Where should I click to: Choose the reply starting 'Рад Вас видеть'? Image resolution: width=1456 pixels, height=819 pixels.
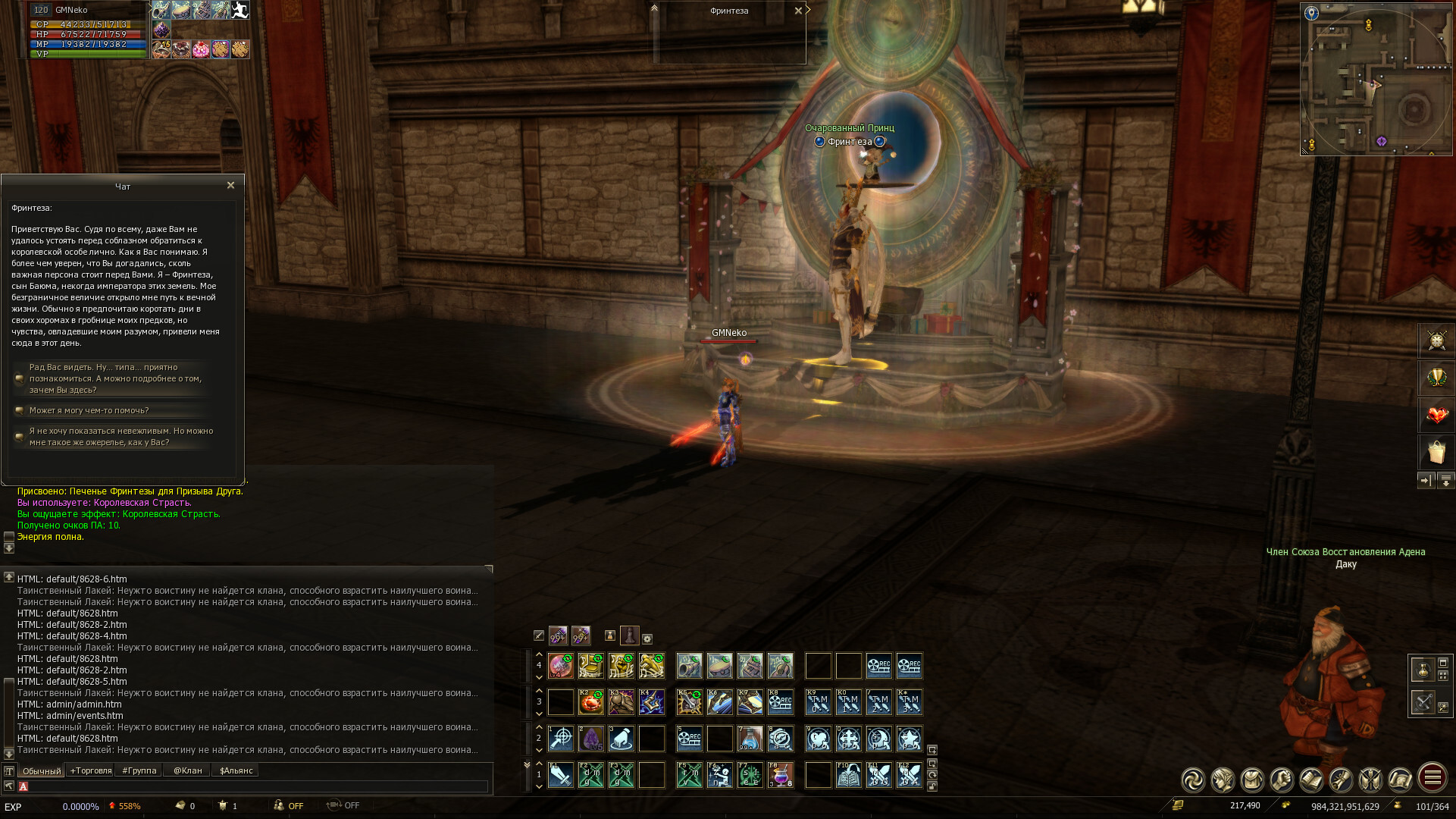114,378
